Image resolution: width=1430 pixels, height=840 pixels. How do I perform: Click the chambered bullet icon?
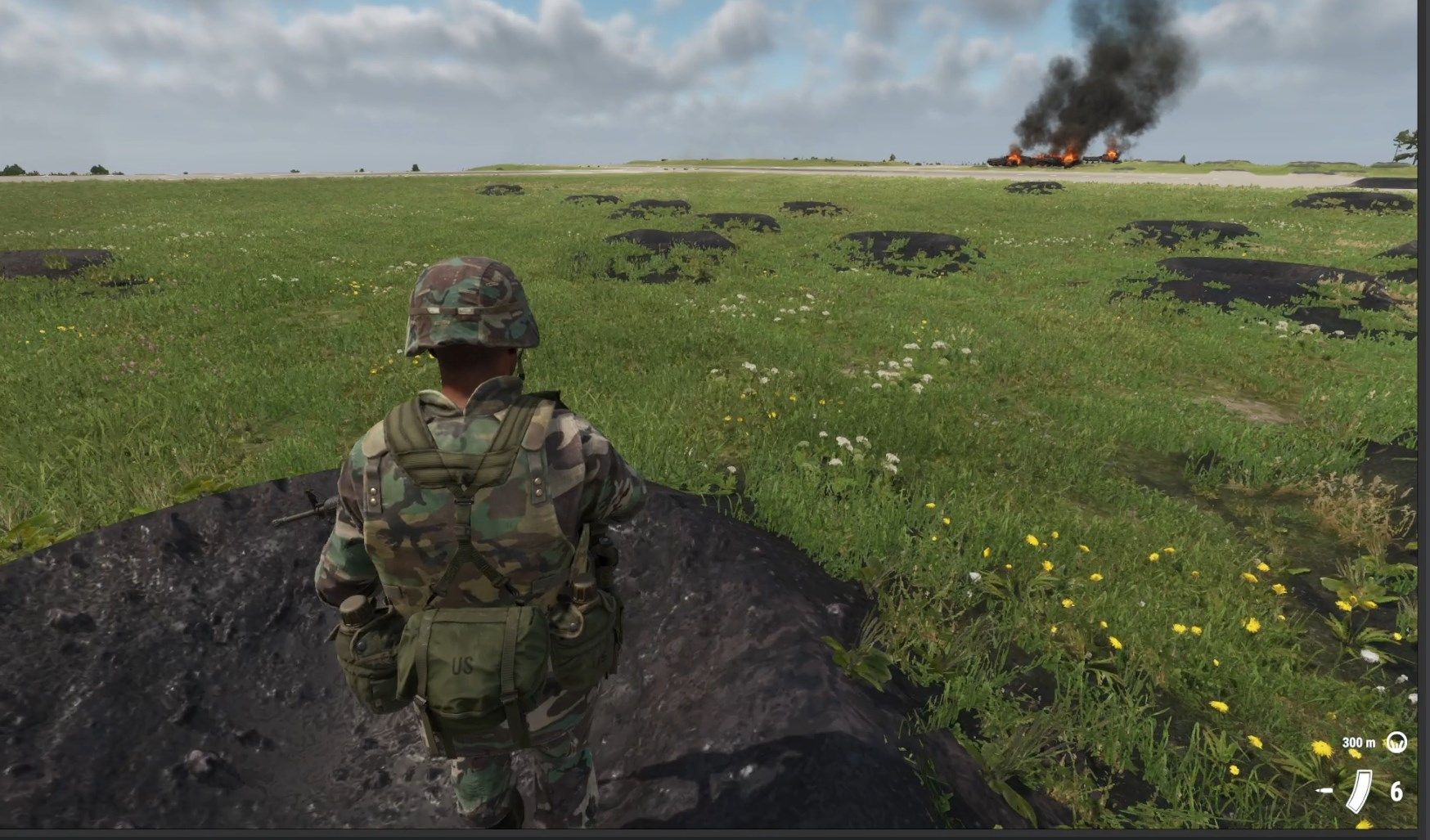(1324, 791)
